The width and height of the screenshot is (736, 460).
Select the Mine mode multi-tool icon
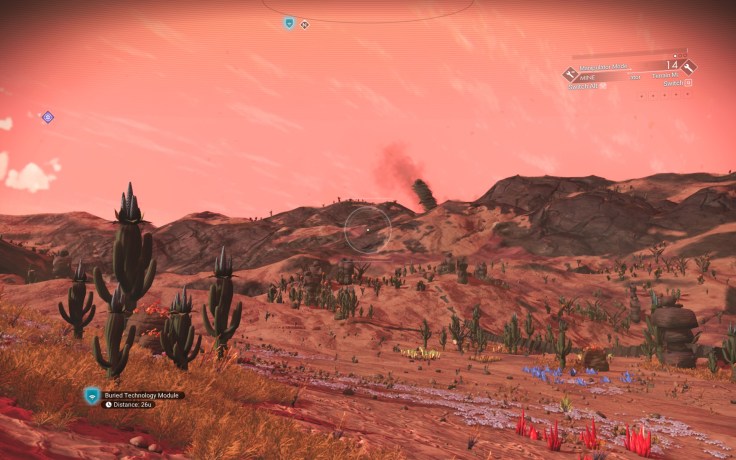pyautogui.click(x=570, y=74)
